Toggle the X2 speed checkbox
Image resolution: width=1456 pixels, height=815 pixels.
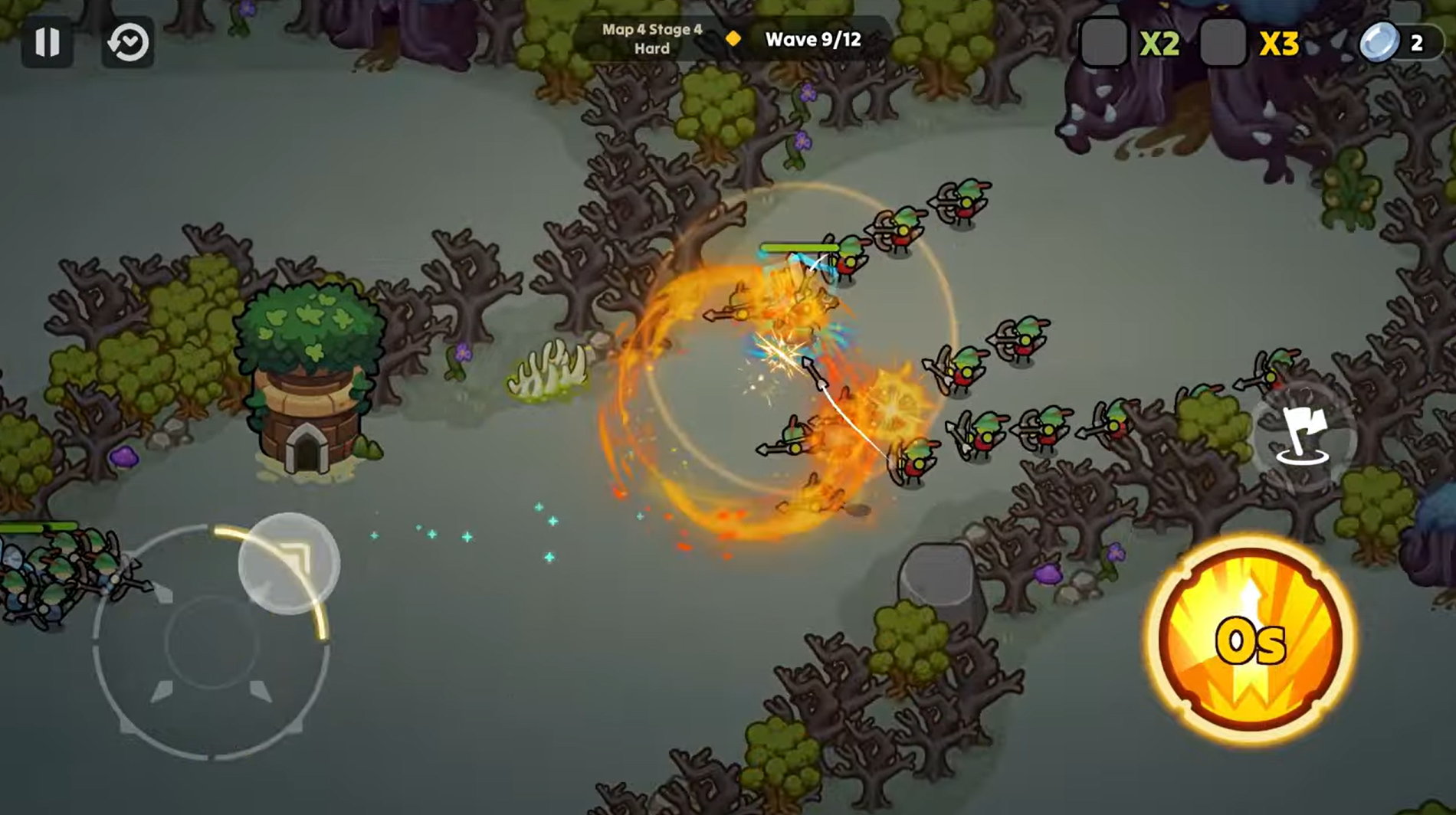pos(1103,43)
